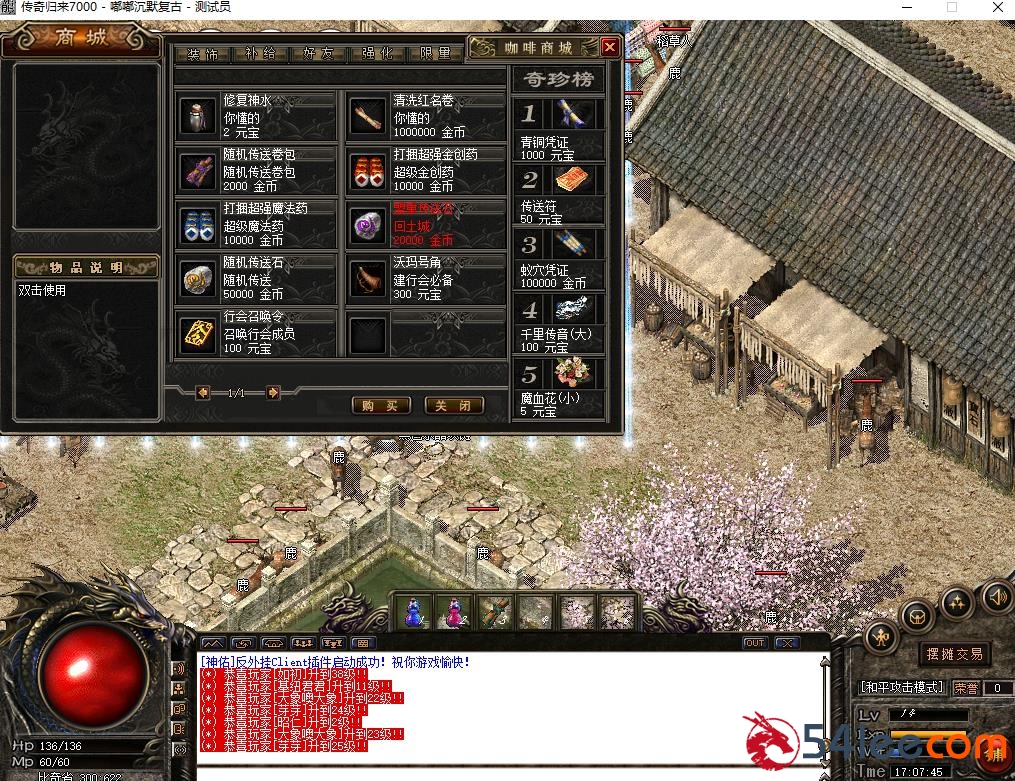The width and height of the screenshot is (1015, 781).
Task: Pick the 超级金创药 bundle
Action: click(x=426, y=170)
